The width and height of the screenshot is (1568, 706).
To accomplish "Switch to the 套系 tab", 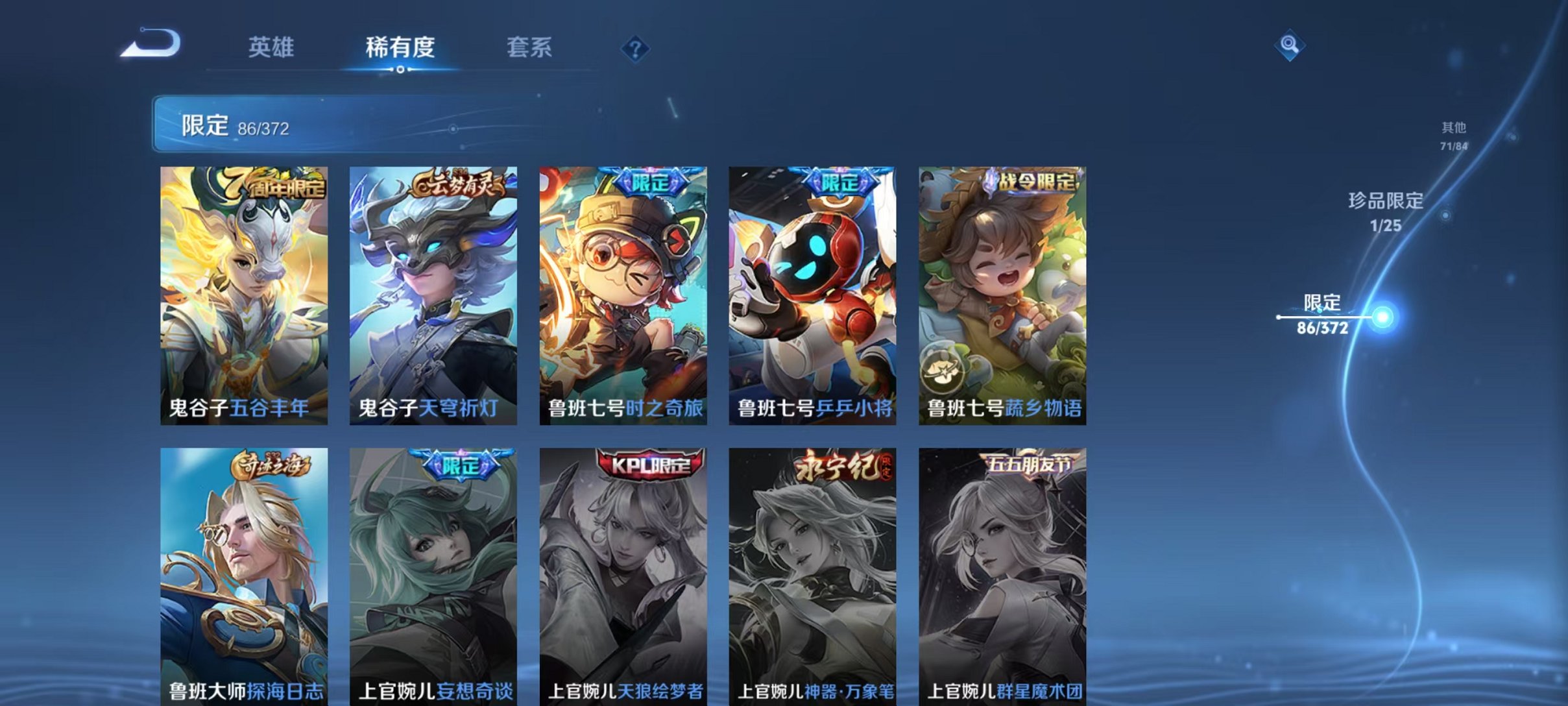I will click(529, 47).
